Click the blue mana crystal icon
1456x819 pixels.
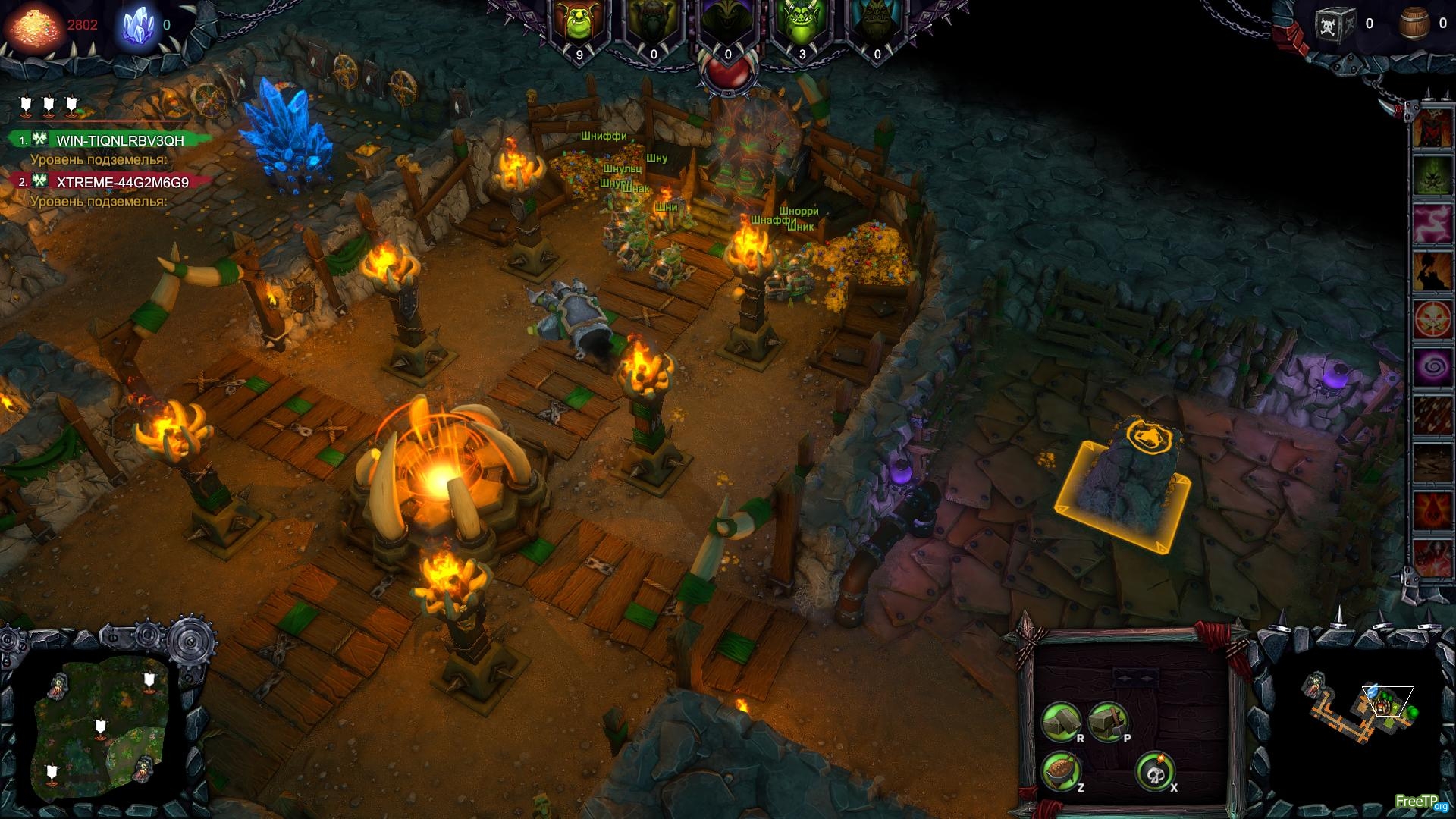tap(139, 25)
